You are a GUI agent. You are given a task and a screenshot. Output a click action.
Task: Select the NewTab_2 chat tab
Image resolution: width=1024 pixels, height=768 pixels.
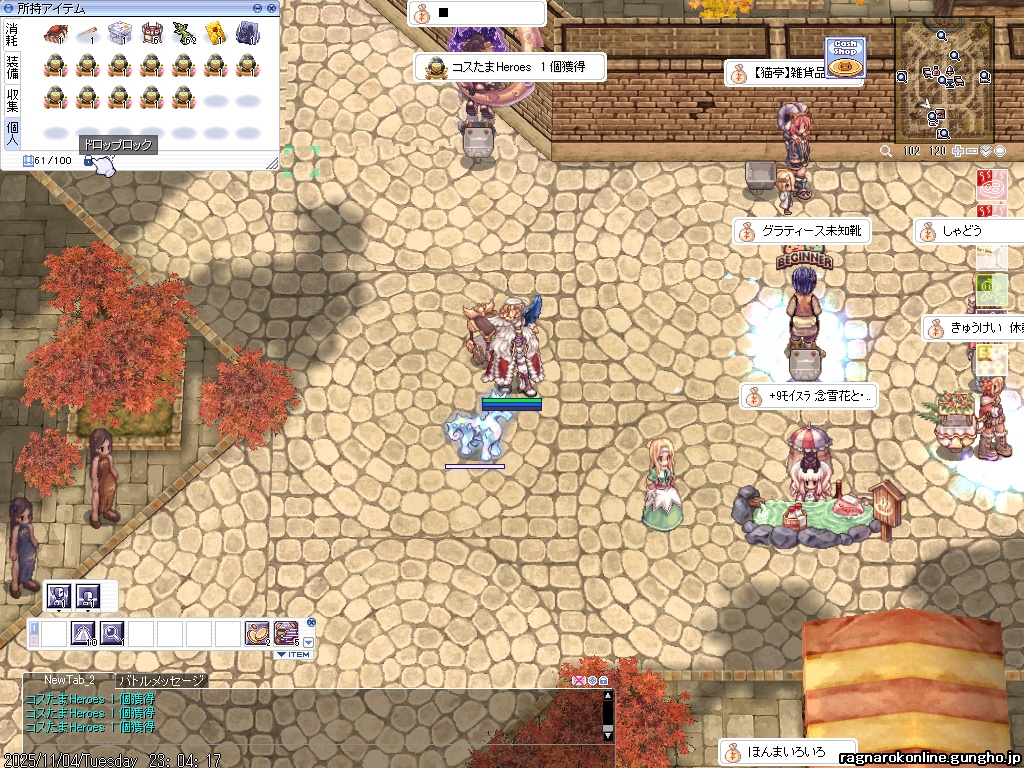tap(69, 681)
